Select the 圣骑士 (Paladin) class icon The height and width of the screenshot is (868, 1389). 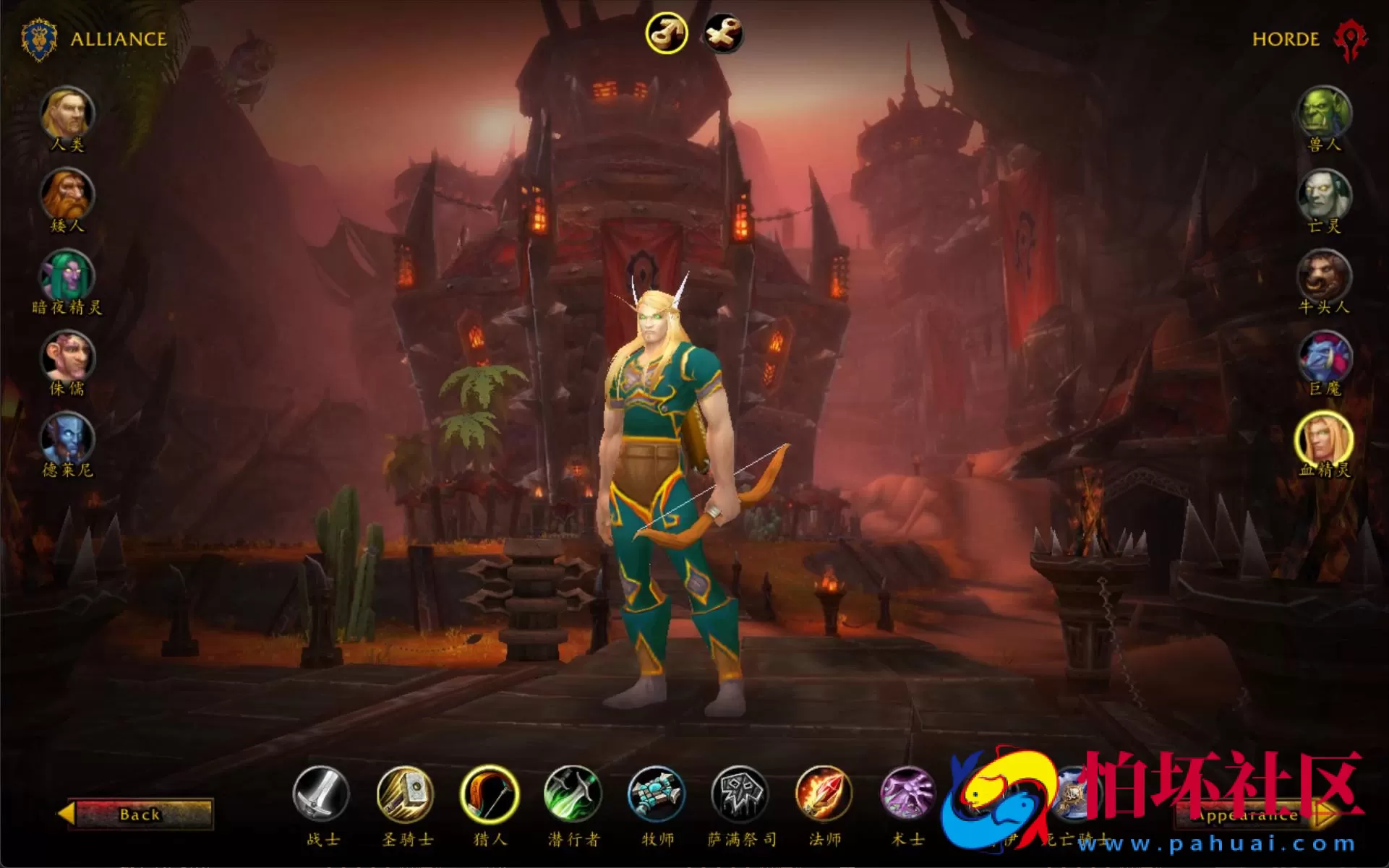tap(404, 798)
